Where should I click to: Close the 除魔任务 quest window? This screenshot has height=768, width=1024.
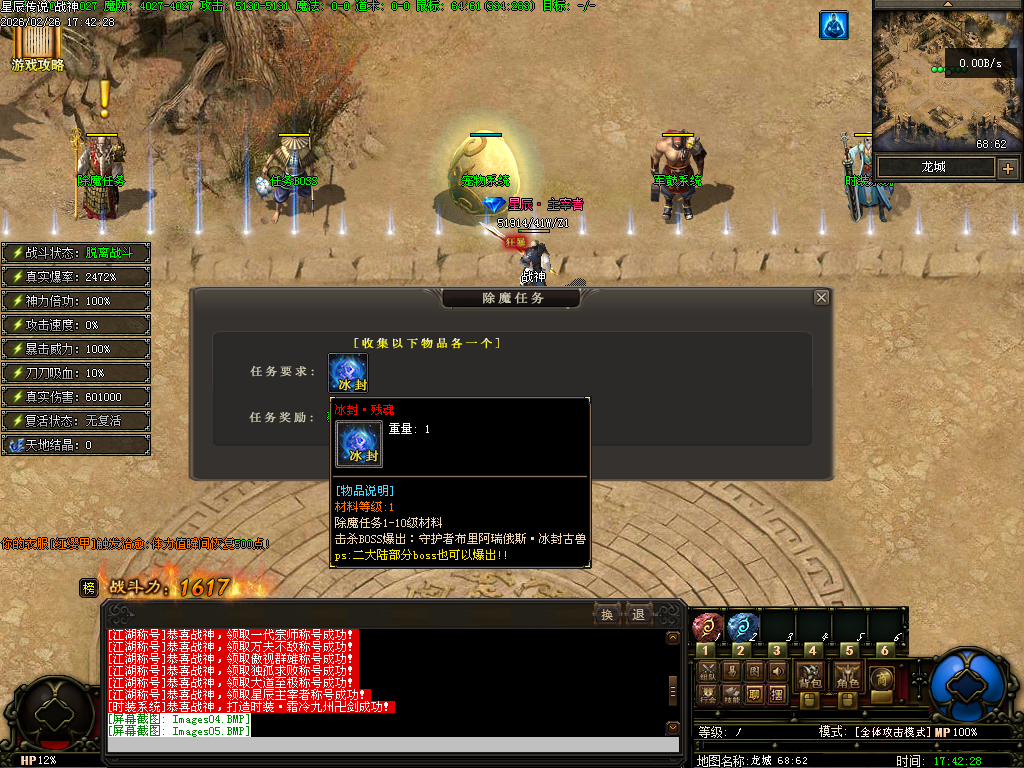tap(821, 298)
